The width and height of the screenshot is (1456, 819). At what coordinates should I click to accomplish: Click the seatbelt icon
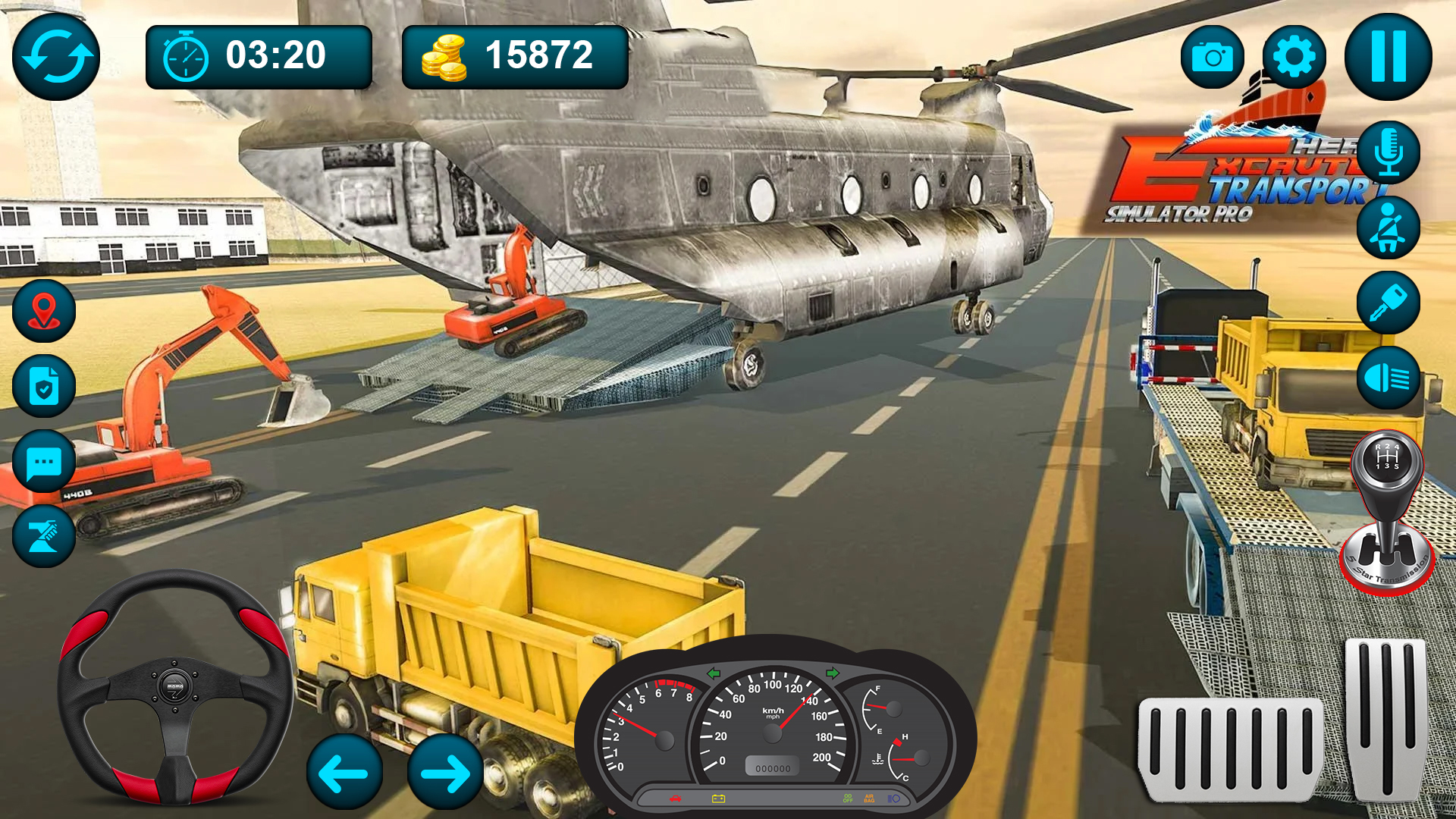[x=1389, y=227]
